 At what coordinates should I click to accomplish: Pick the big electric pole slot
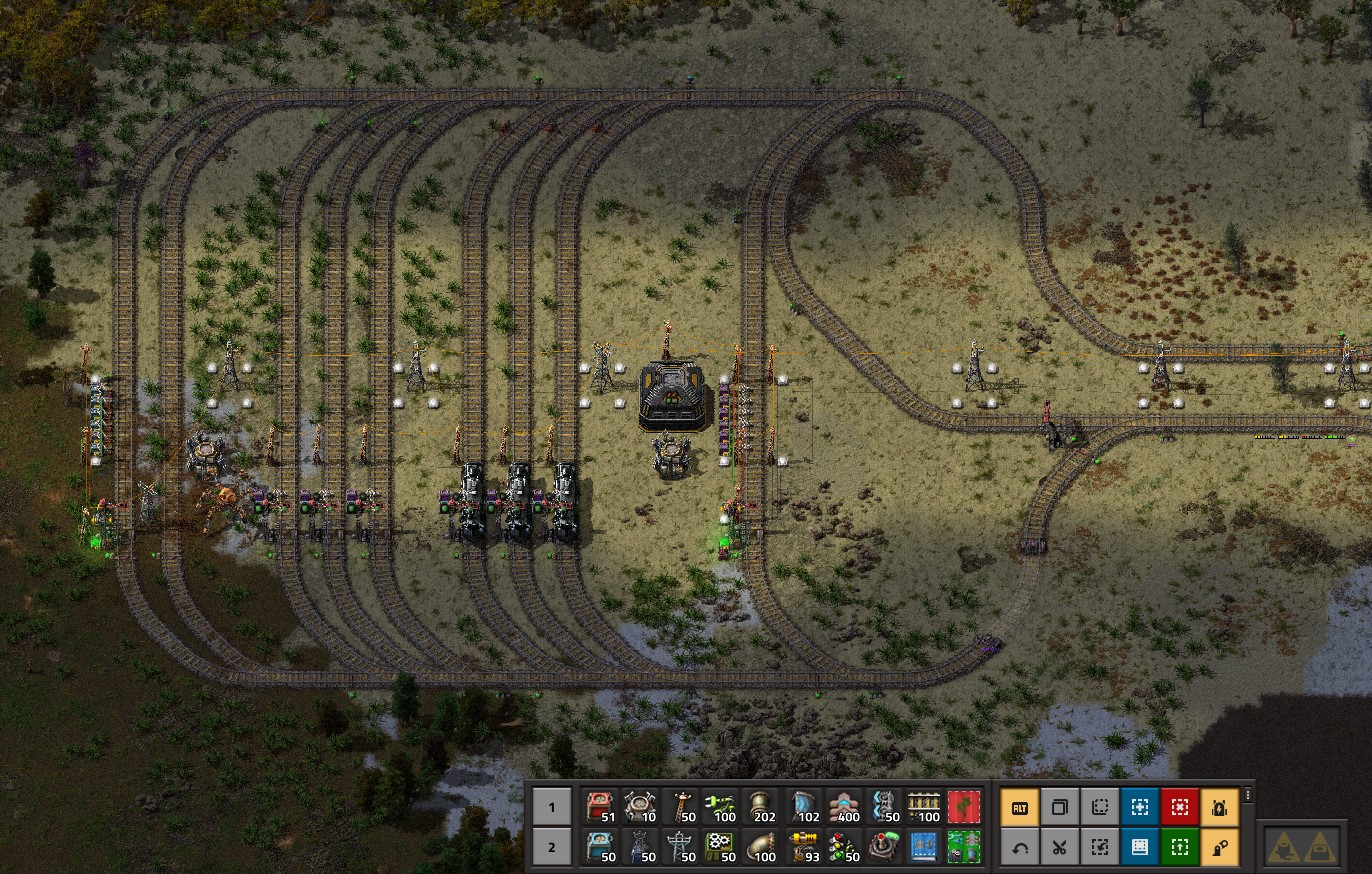tap(680, 847)
